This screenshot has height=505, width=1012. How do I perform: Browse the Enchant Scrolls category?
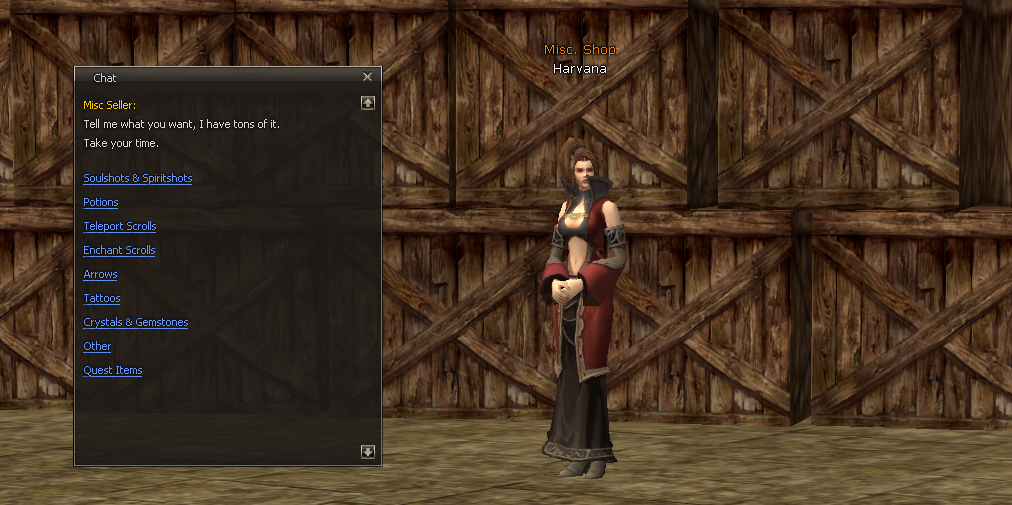click(x=119, y=250)
